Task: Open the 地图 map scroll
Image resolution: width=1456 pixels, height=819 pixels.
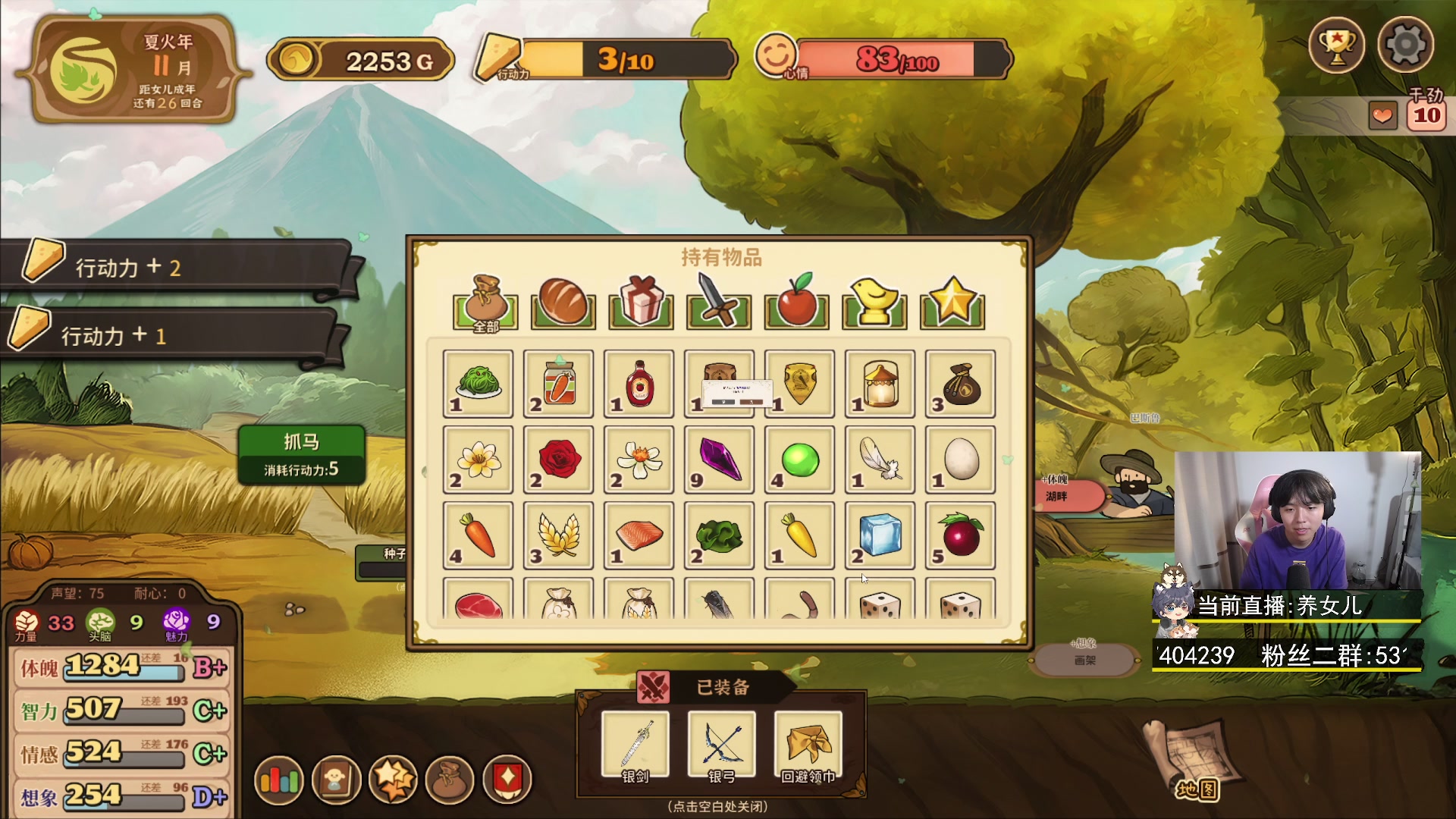Action: [x=1194, y=762]
